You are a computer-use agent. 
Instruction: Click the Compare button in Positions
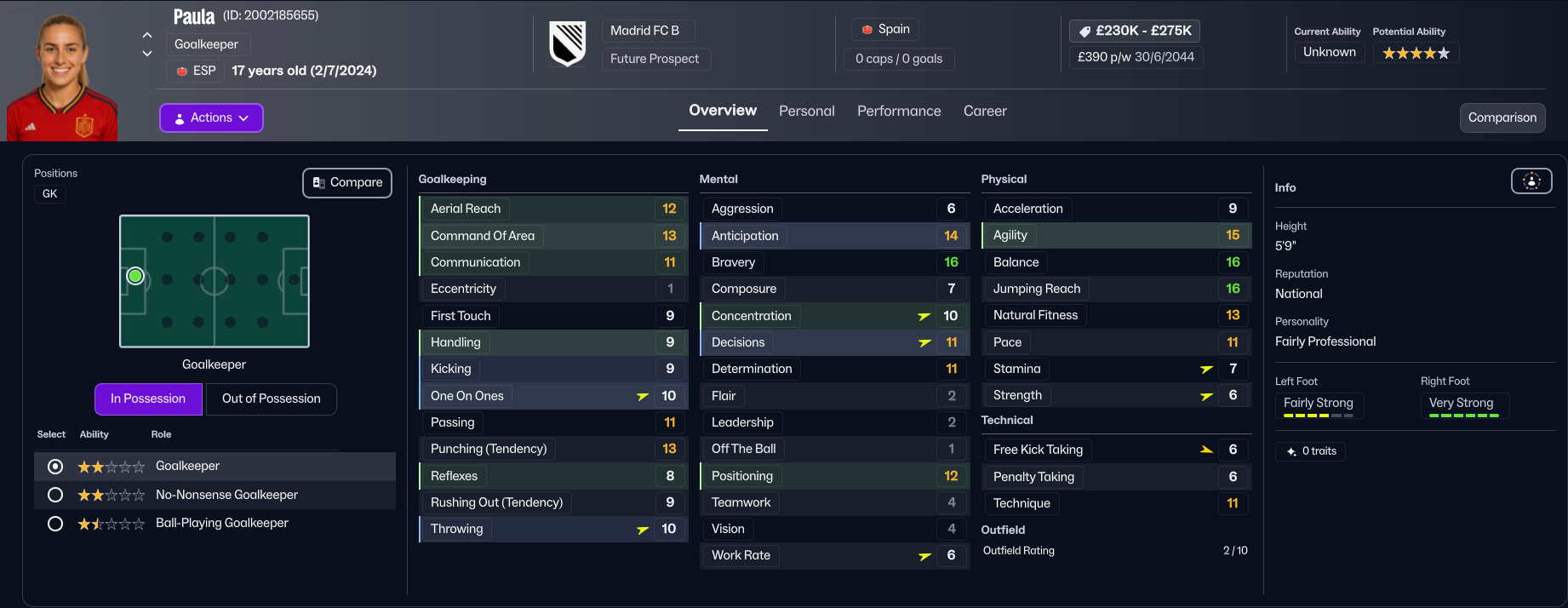pyautogui.click(x=347, y=183)
